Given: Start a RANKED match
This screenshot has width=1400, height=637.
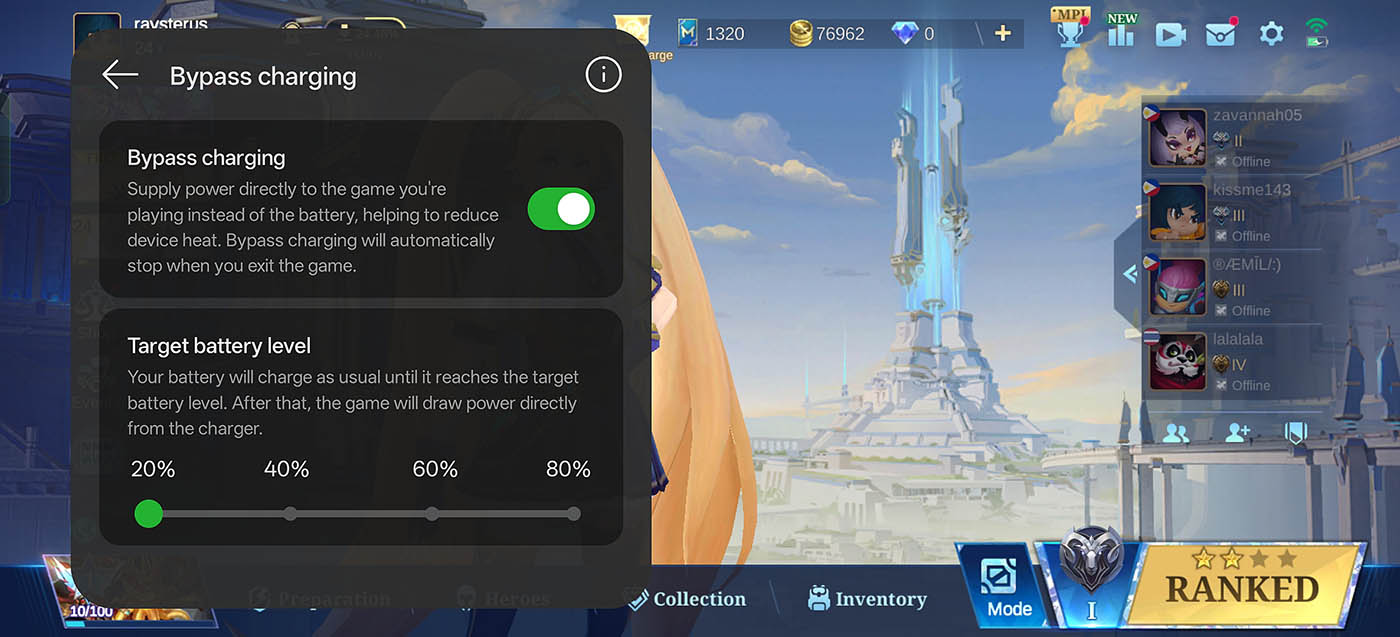Looking at the screenshot, I should coord(1240,588).
